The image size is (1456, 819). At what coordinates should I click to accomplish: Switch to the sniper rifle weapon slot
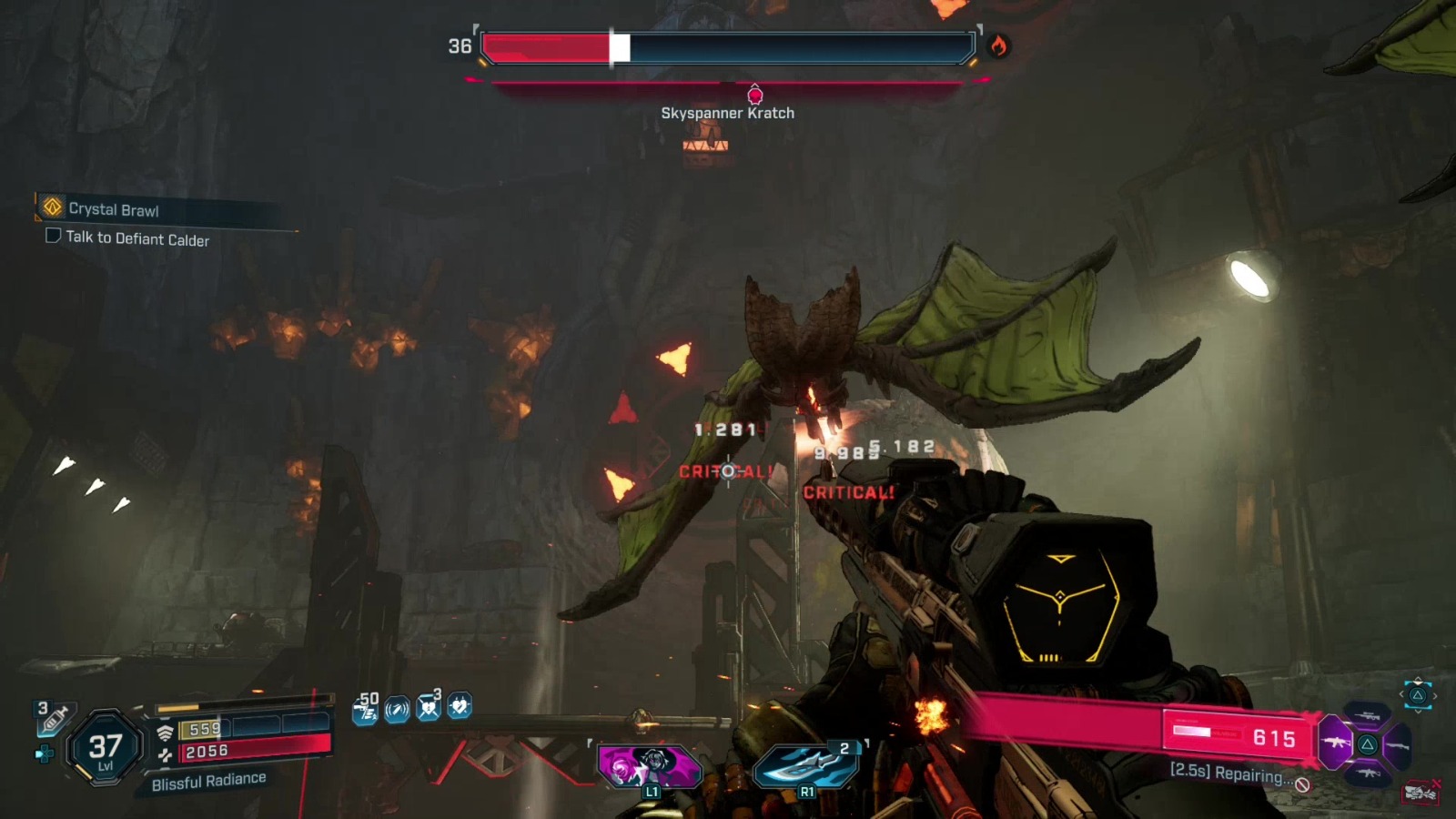pyautogui.click(x=1367, y=716)
